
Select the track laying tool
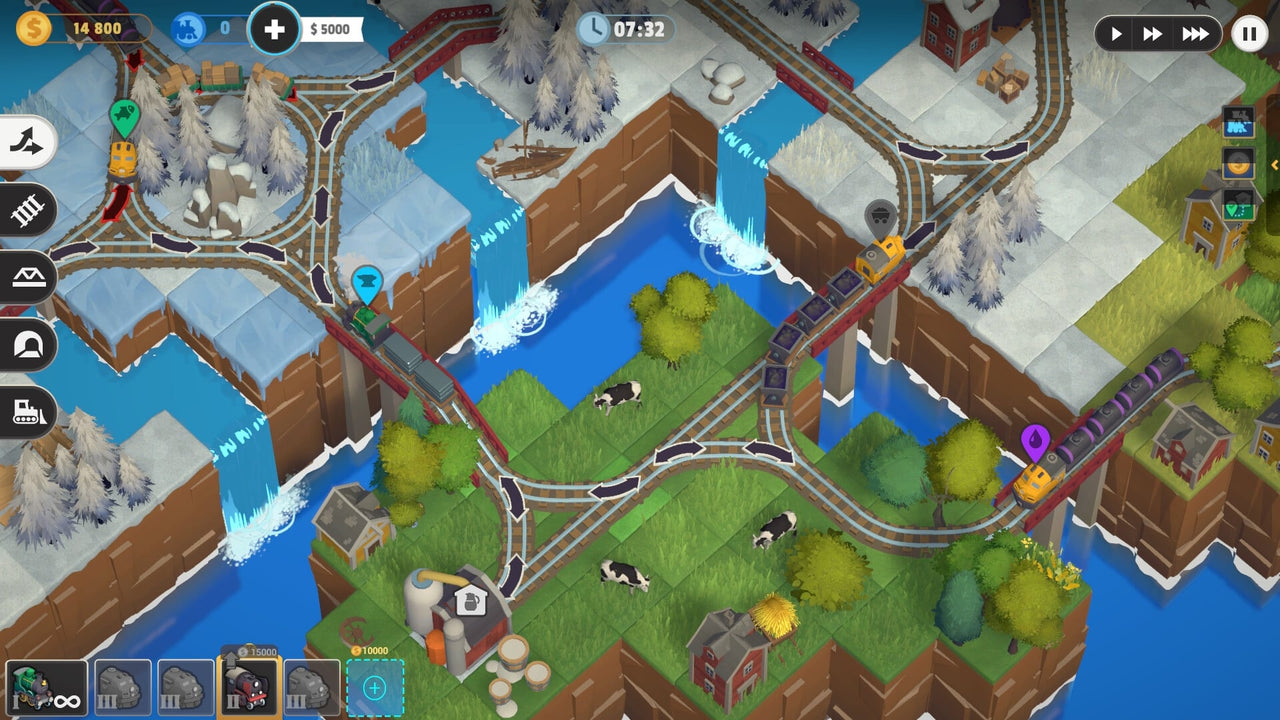[25, 210]
